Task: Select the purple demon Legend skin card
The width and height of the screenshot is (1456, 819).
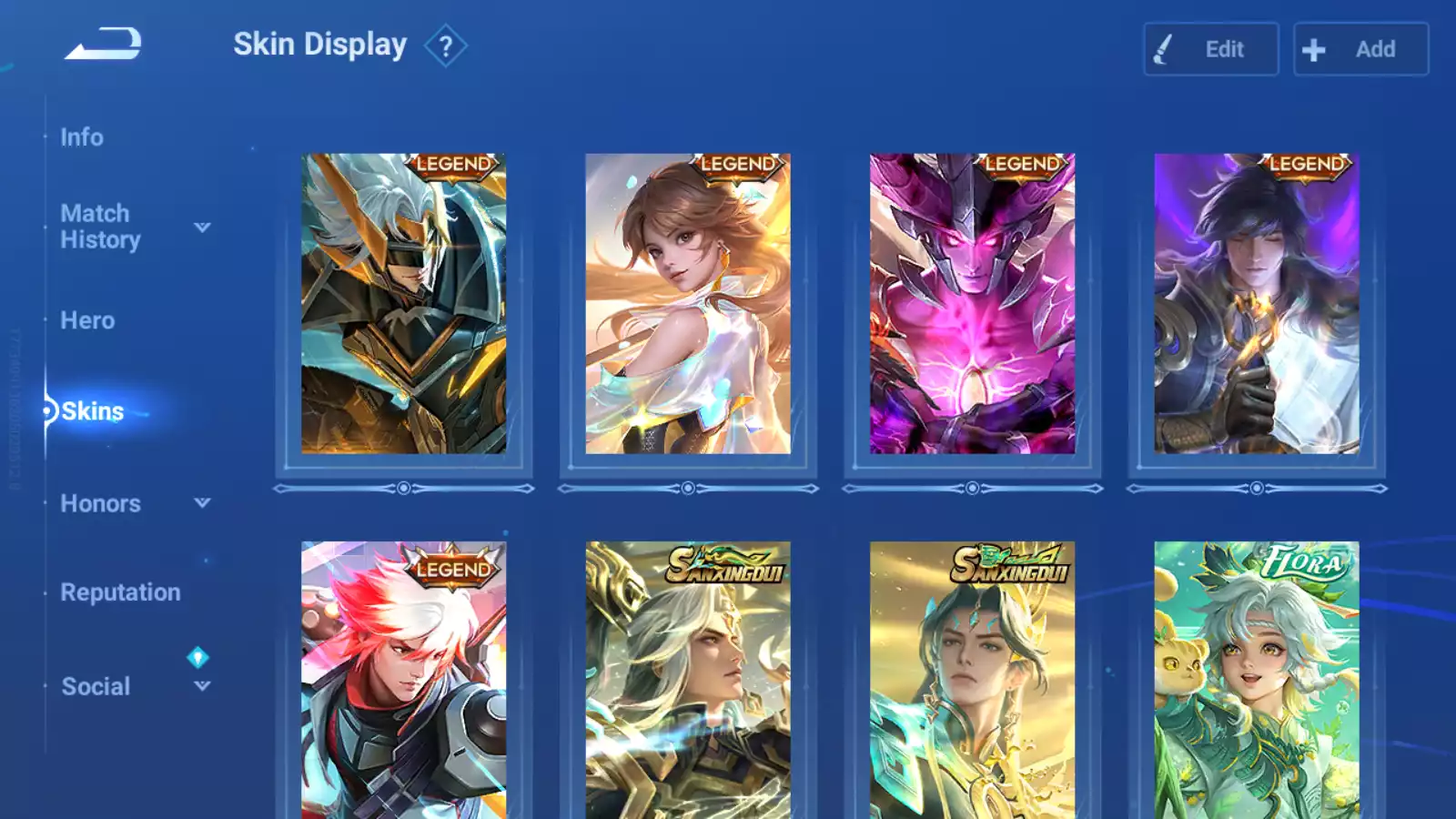Action: 972,304
